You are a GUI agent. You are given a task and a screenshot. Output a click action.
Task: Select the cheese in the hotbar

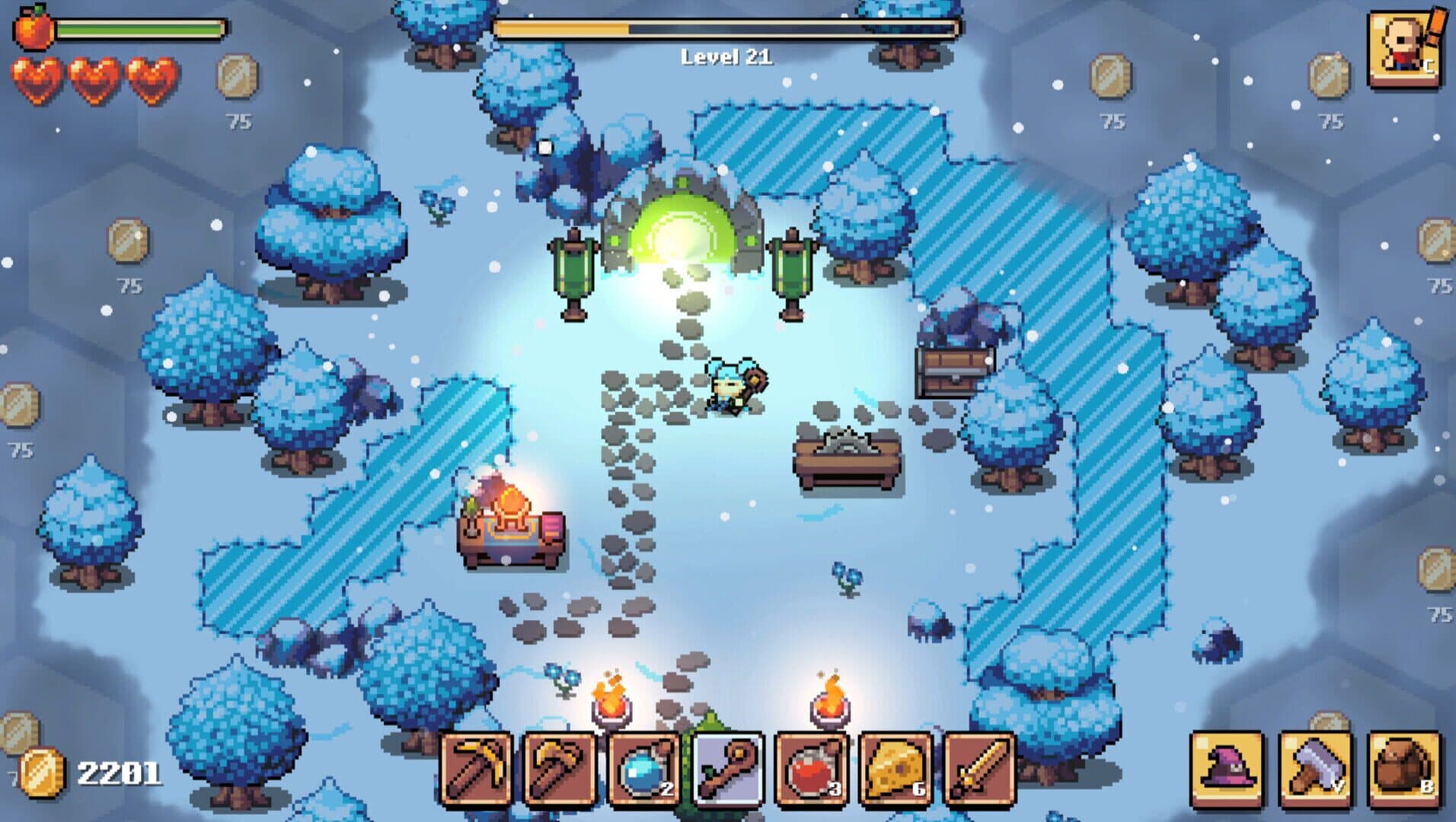pos(897,769)
